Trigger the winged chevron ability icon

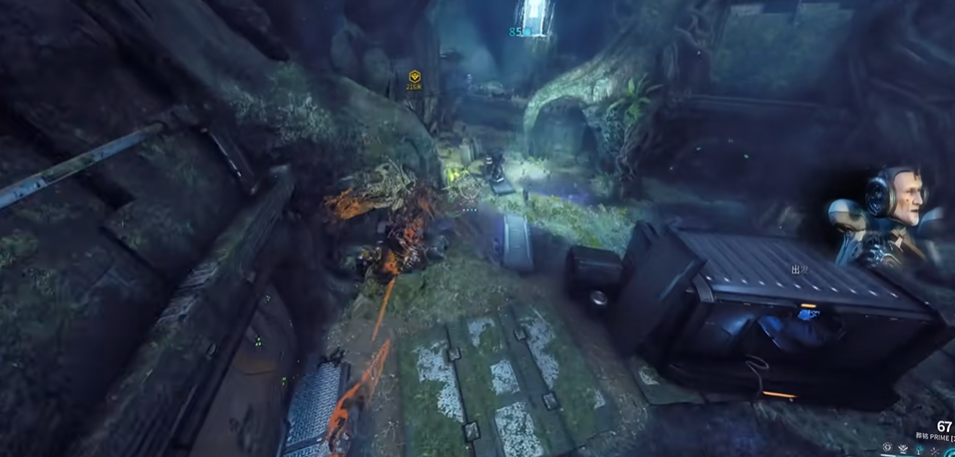point(903,449)
